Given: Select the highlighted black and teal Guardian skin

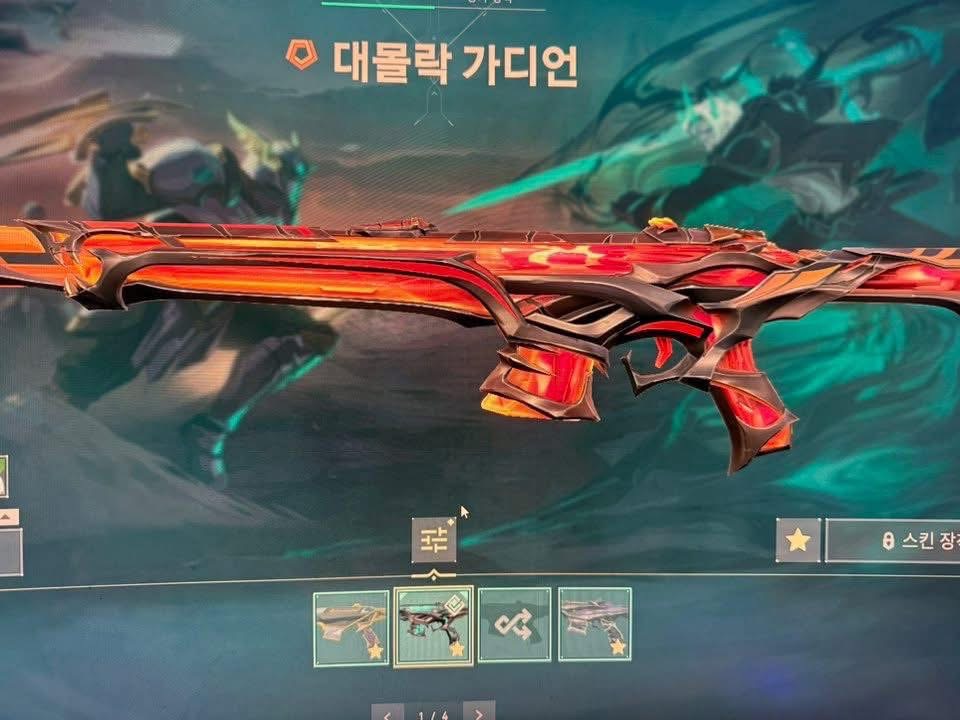Looking at the screenshot, I should click(x=433, y=627).
